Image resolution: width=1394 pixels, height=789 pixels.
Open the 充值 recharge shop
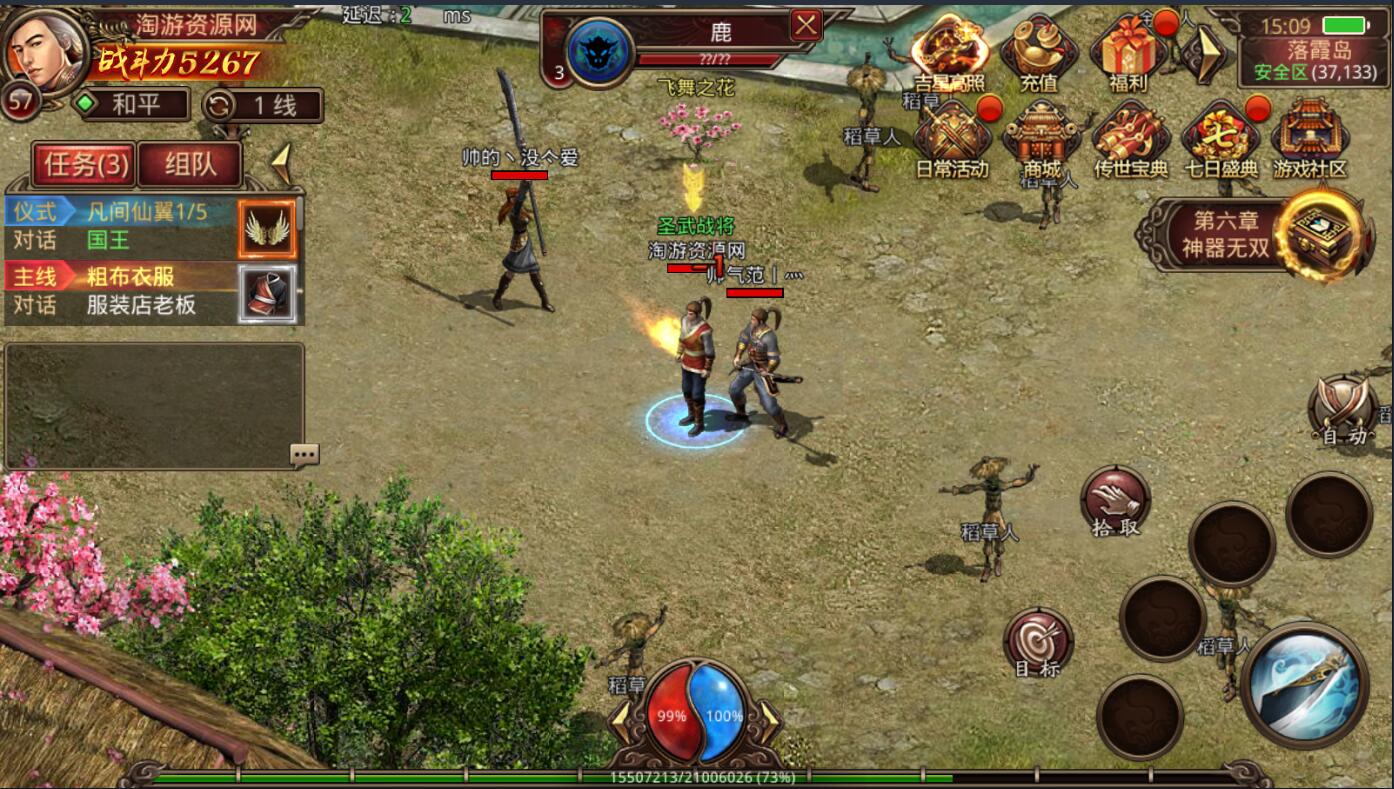click(1040, 52)
